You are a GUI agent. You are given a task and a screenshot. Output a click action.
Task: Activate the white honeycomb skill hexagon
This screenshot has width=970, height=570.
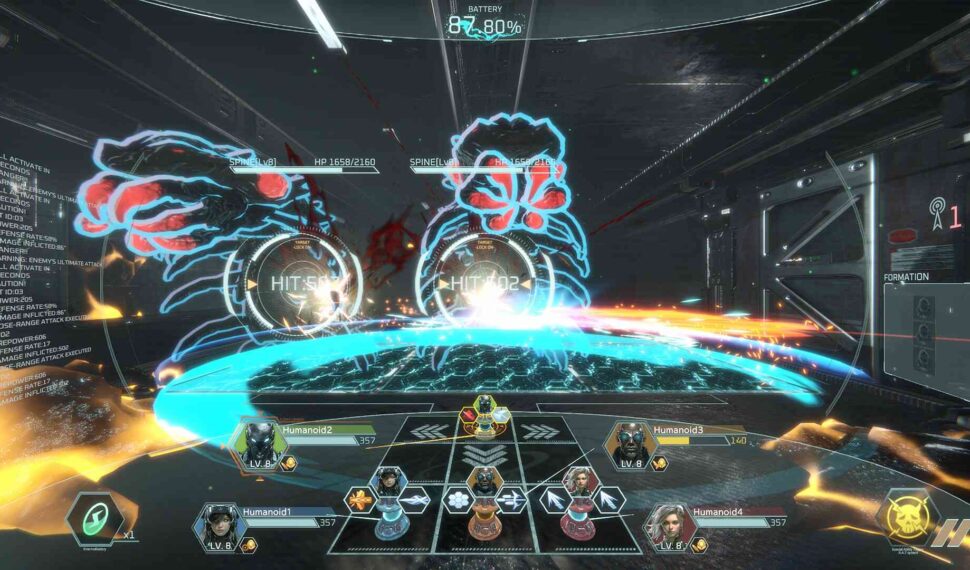458,498
